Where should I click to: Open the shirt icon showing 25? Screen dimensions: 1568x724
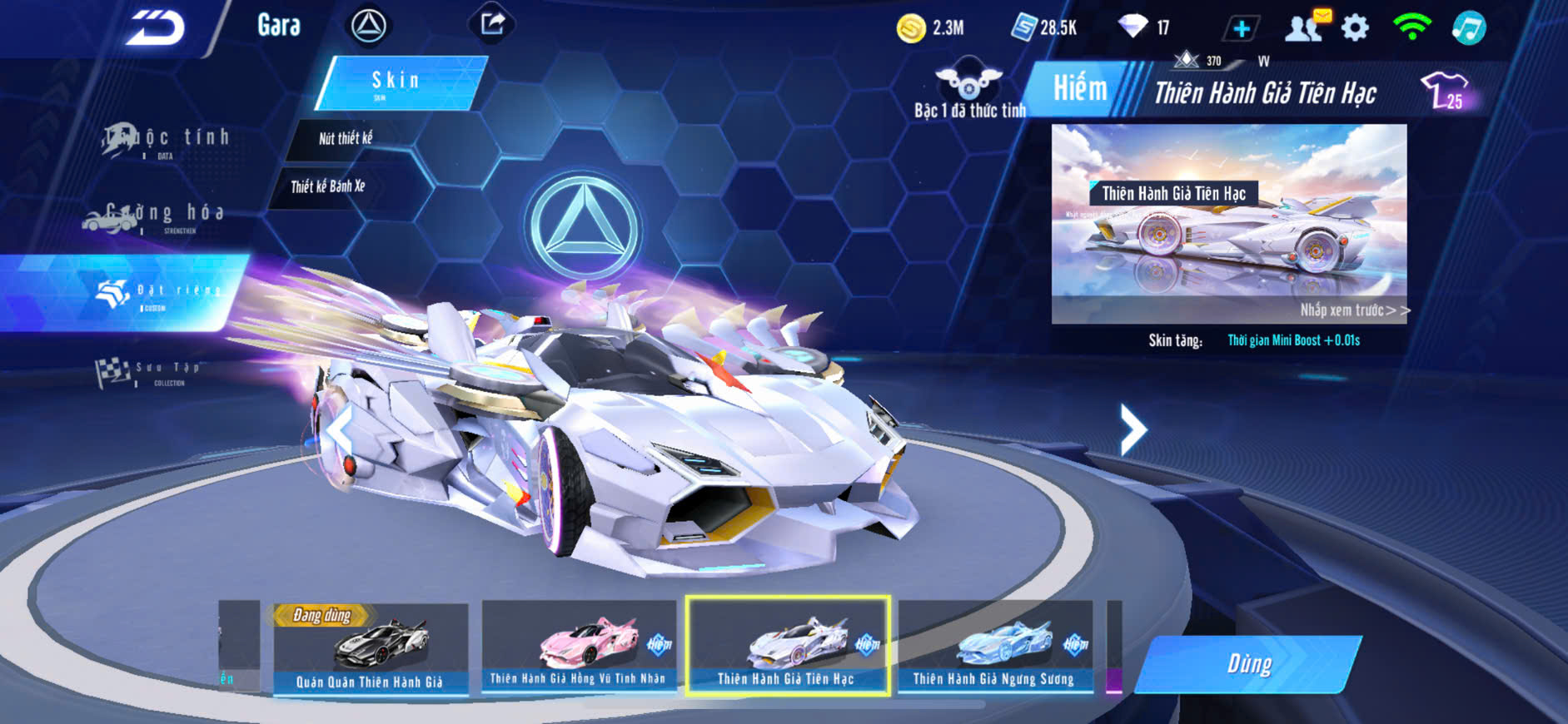coord(1446,90)
